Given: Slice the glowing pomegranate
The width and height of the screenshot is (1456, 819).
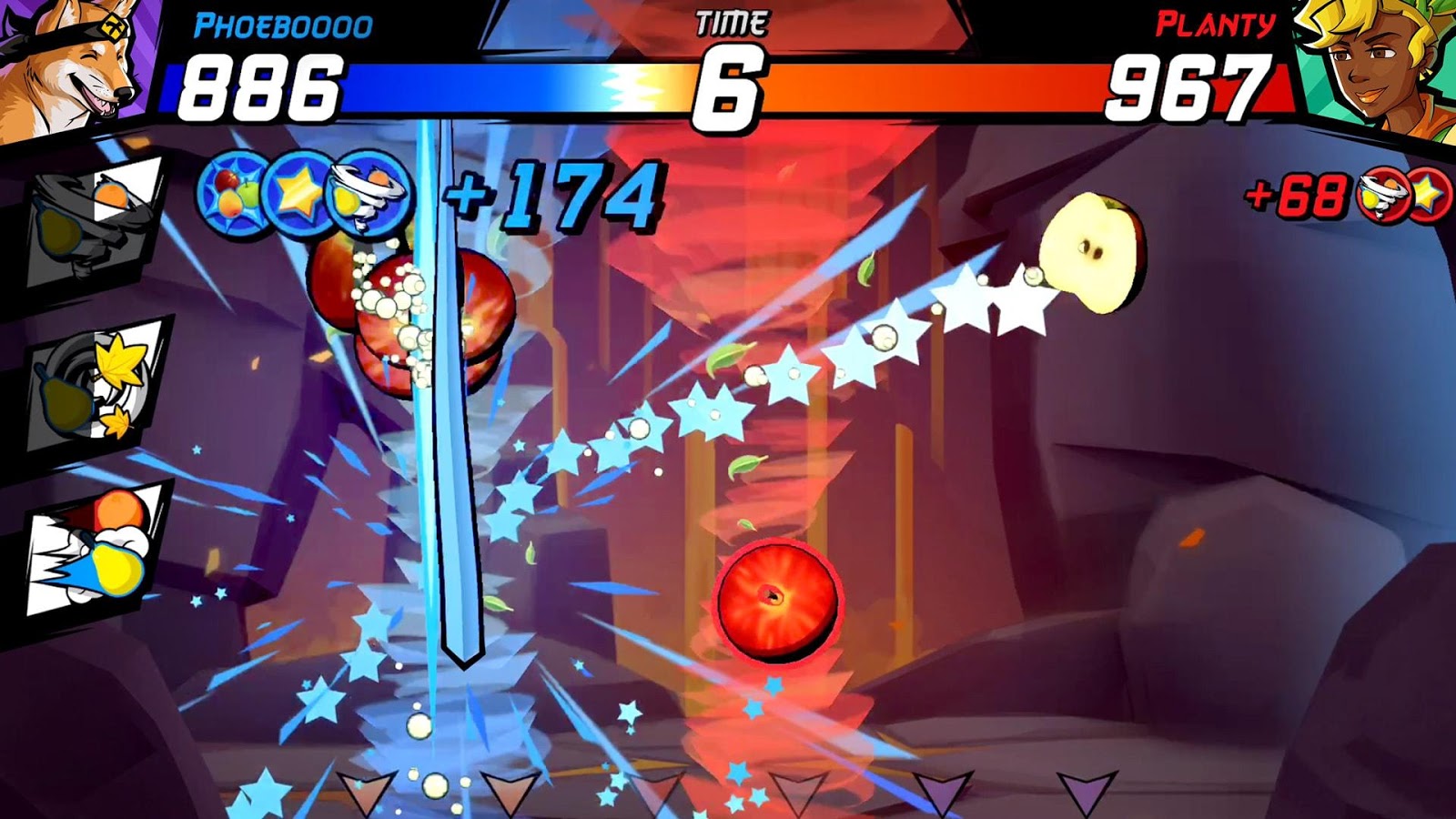Looking at the screenshot, I should 778,601.
